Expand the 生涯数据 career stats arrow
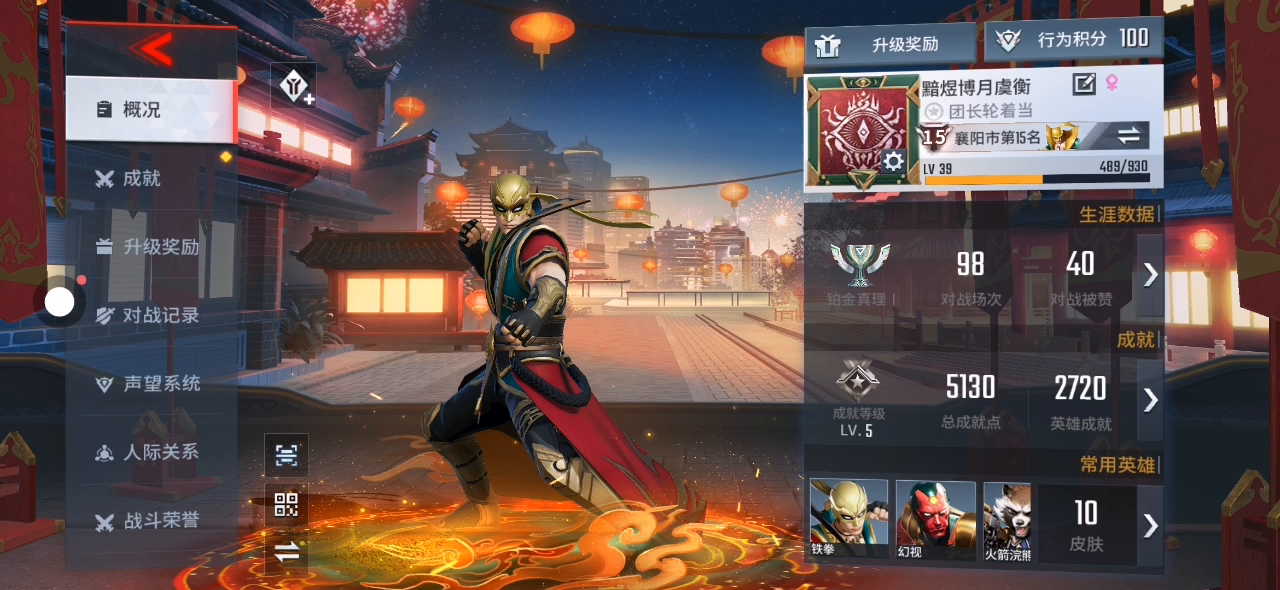The height and width of the screenshot is (590, 1280). tap(1150, 274)
